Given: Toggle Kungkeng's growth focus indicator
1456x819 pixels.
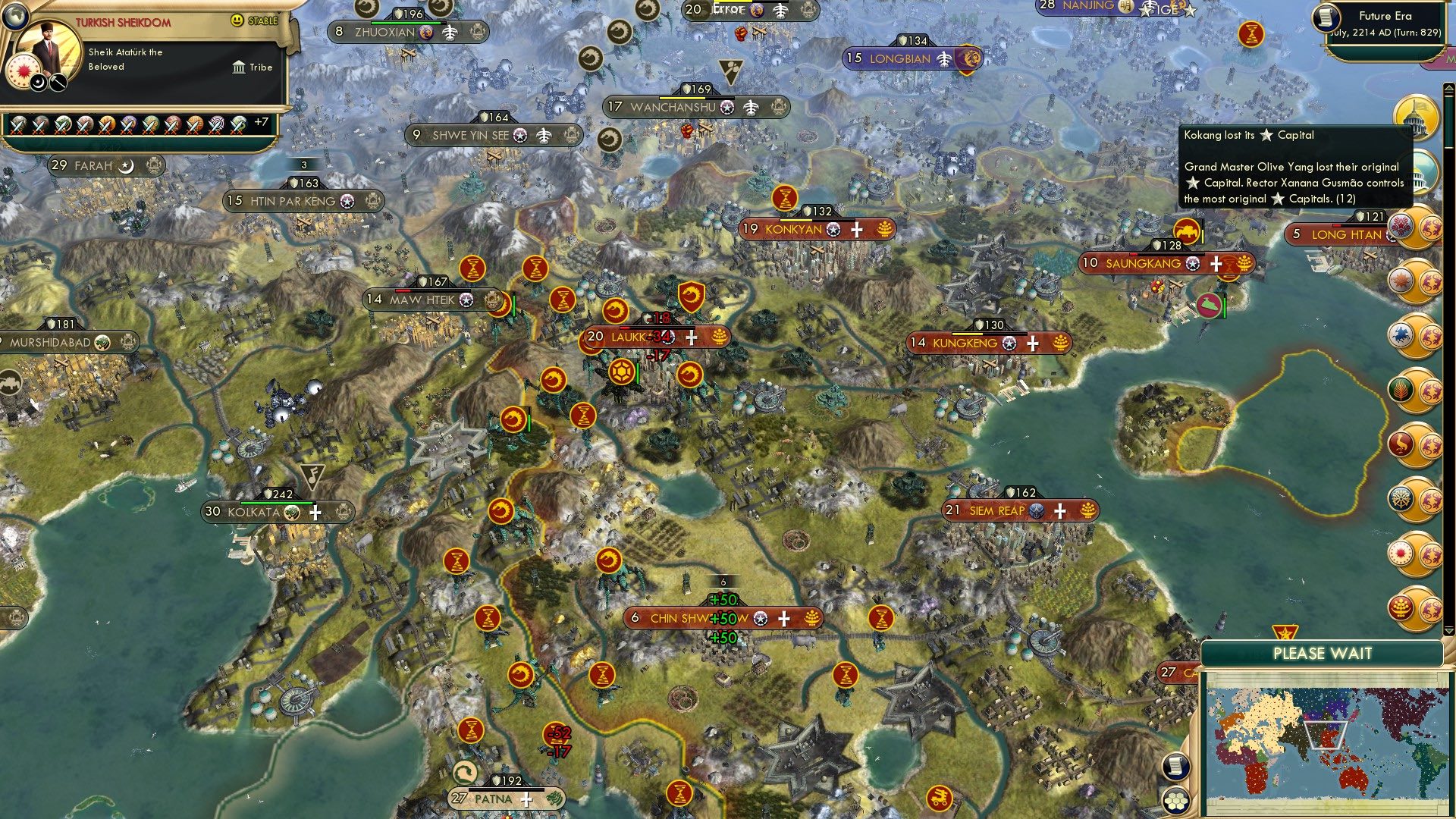Looking at the screenshot, I should (1060, 343).
